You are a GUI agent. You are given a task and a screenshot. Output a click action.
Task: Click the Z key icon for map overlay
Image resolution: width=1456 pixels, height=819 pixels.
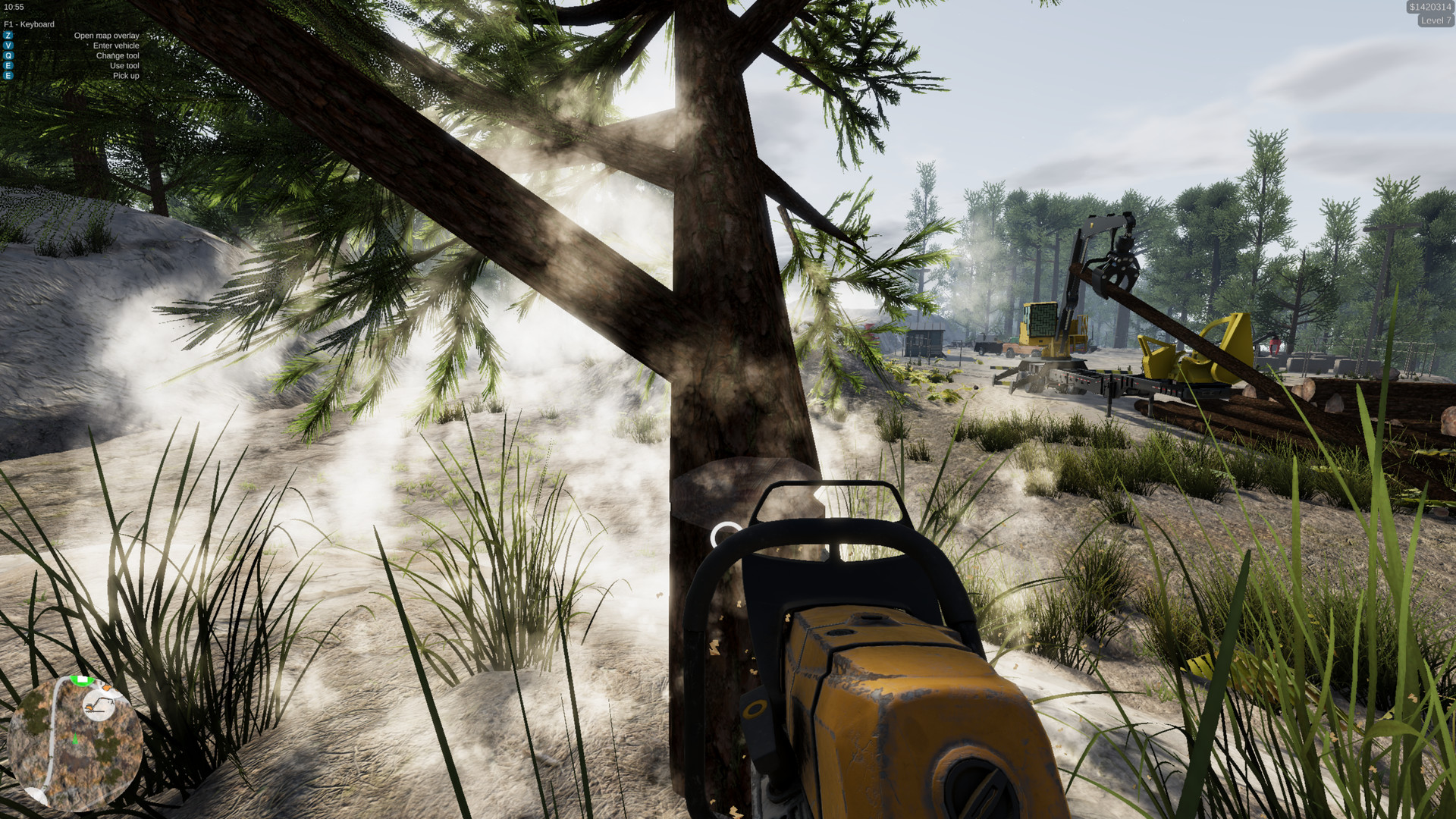point(8,36)
